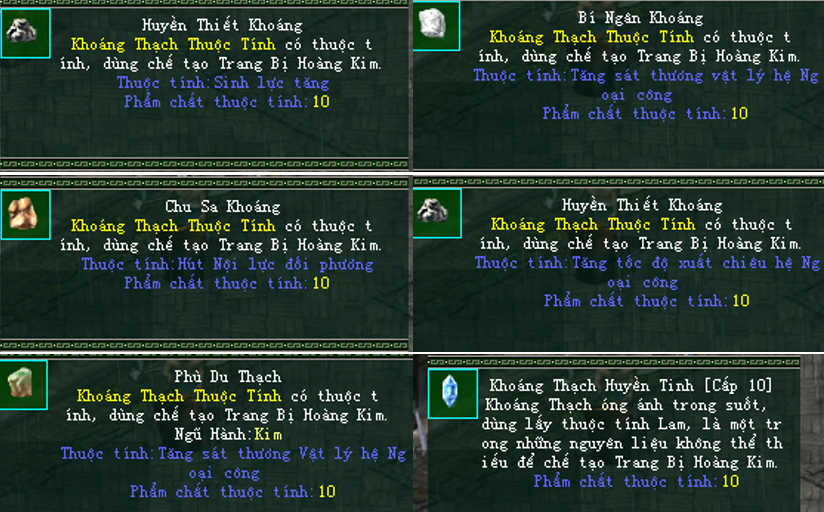Pick the Huyền Thiết Khoáng icon with Sinh lực tăng
This screenshot has height=512, width=824.
24,33
